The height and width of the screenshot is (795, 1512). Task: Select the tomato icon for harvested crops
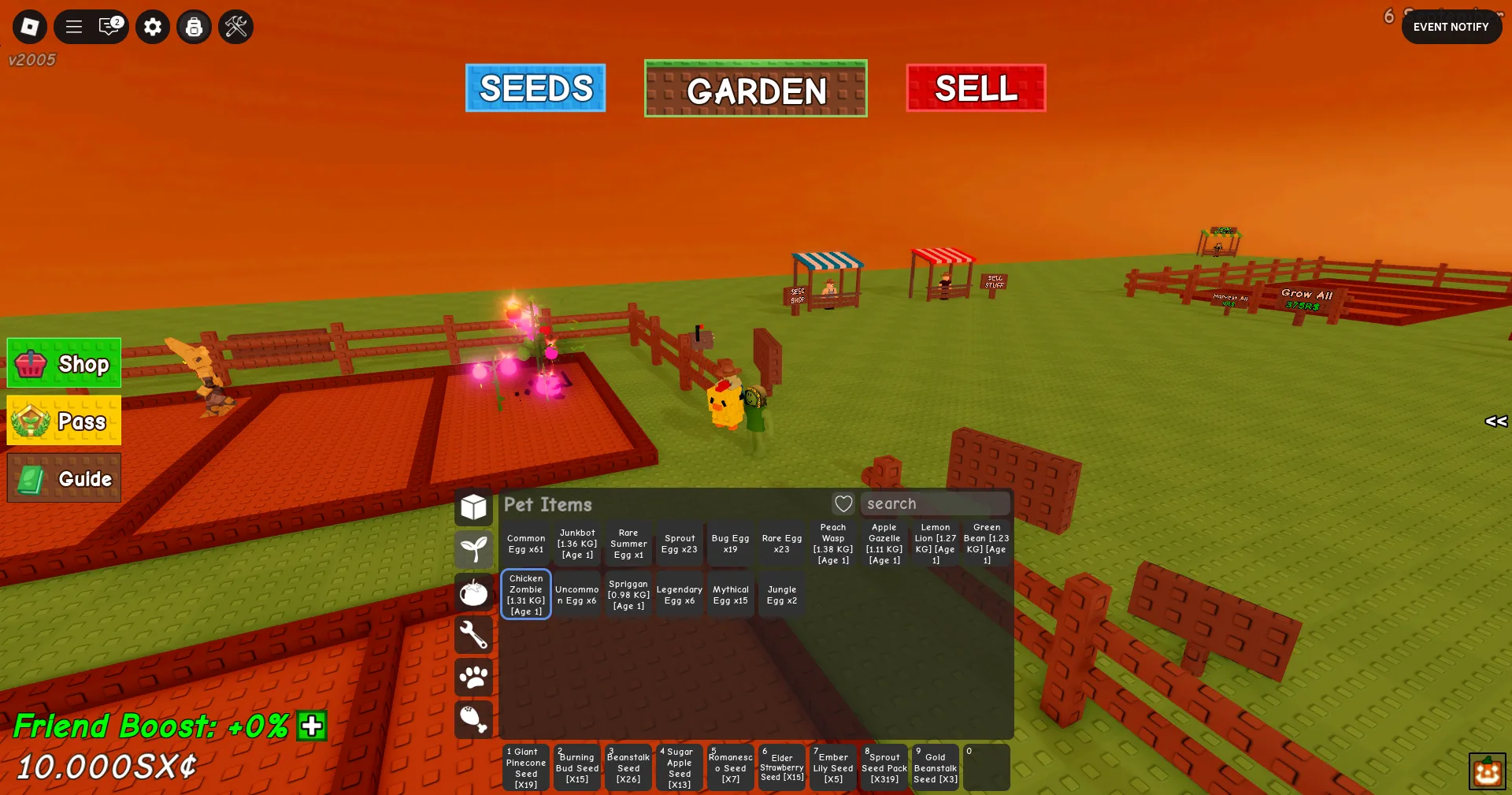(x=474, y=593)
